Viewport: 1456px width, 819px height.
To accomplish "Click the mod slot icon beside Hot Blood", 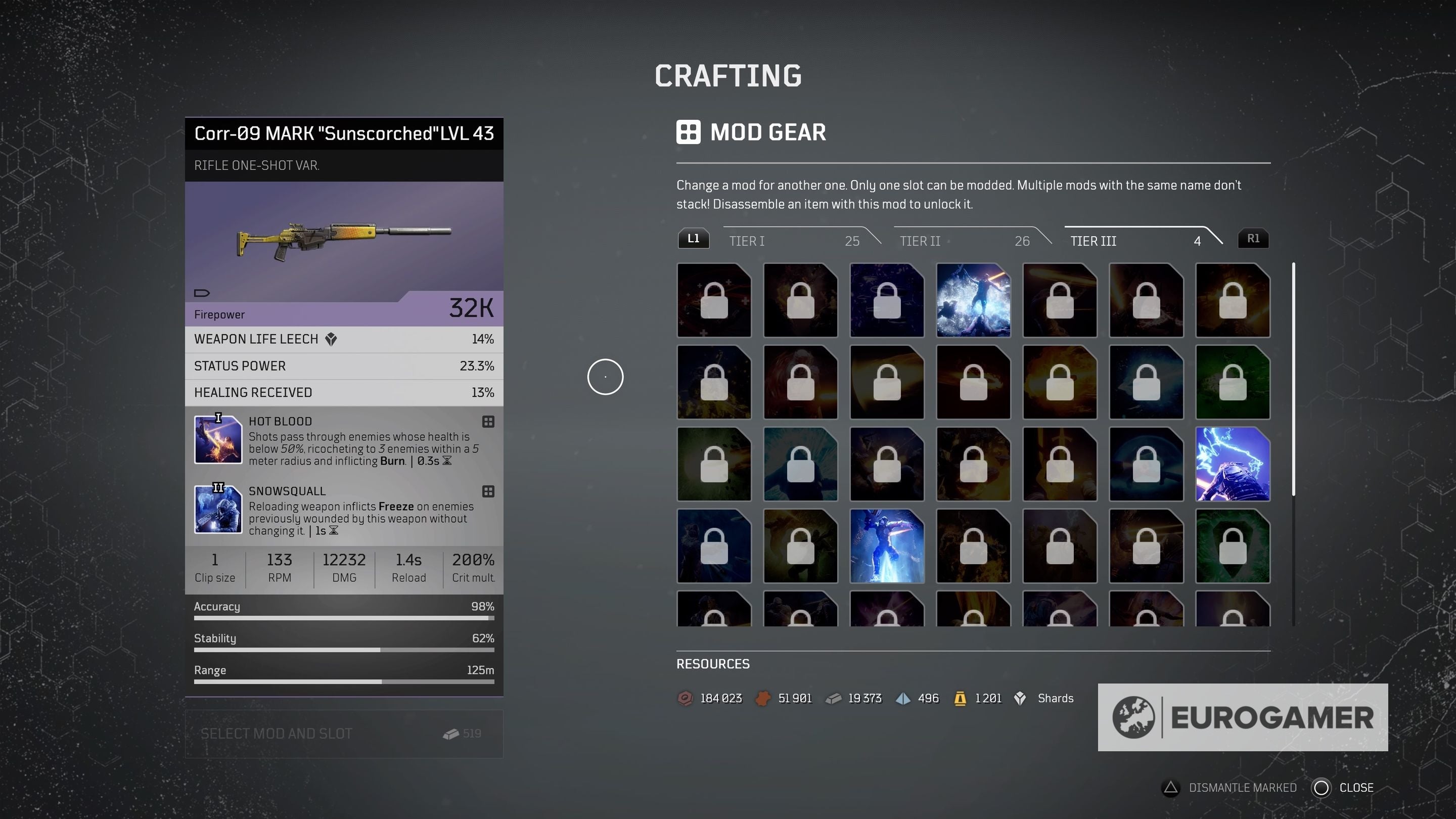I will pyautogui.click(x=487, y=422).
